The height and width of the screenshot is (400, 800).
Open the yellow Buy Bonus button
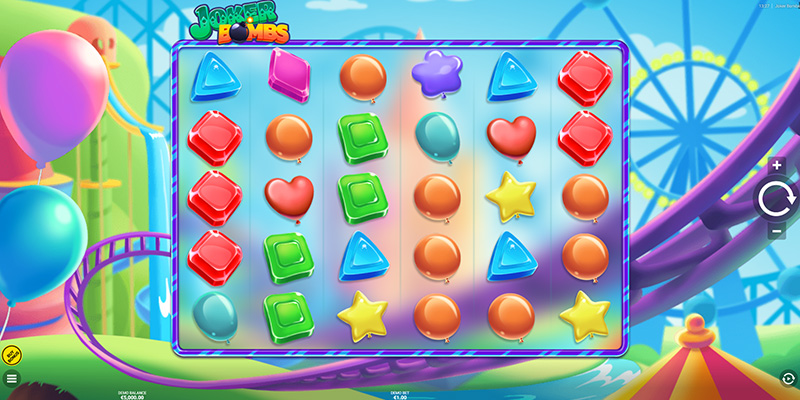point(12,355)
